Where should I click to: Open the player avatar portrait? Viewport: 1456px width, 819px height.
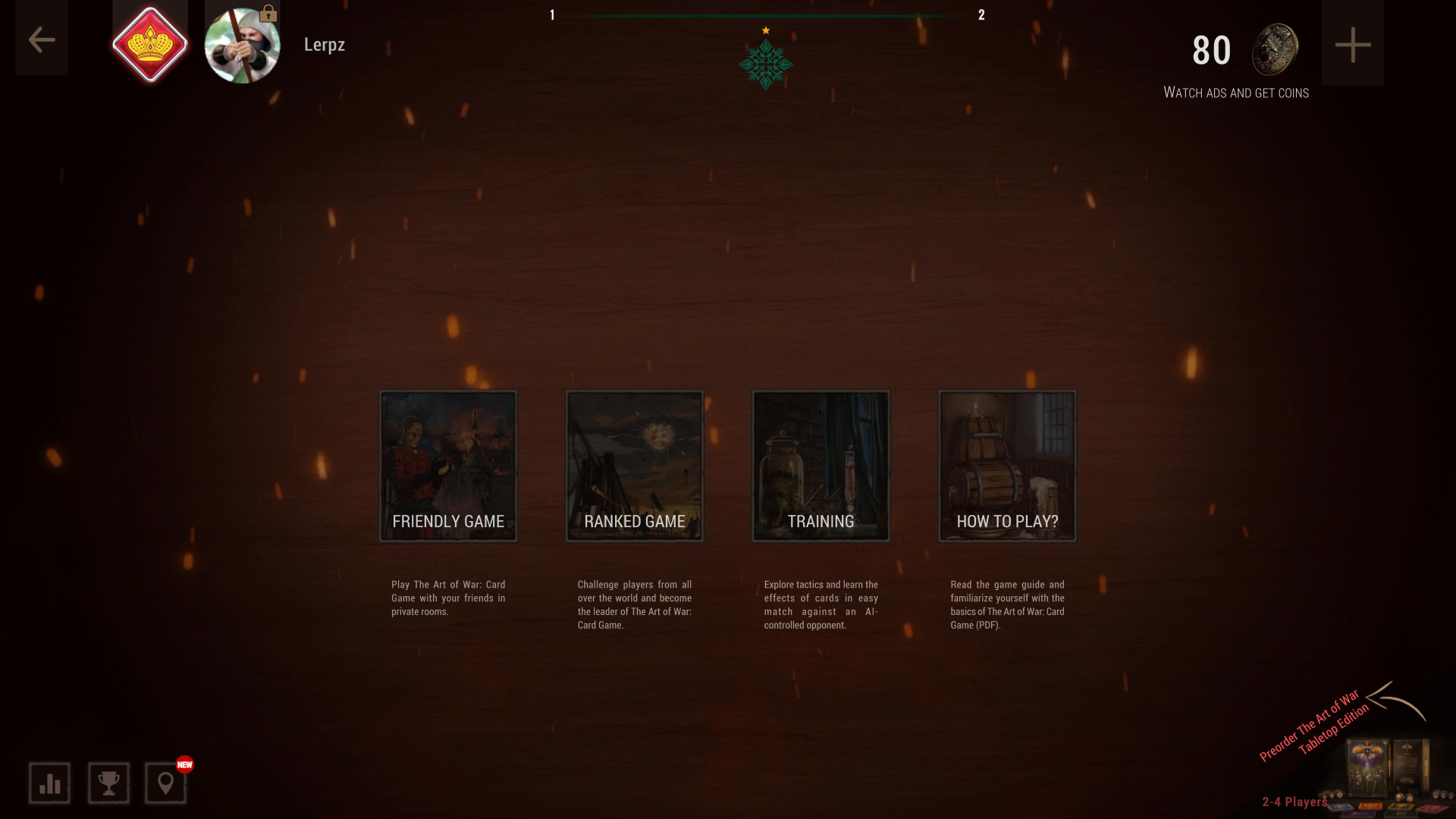242,43
